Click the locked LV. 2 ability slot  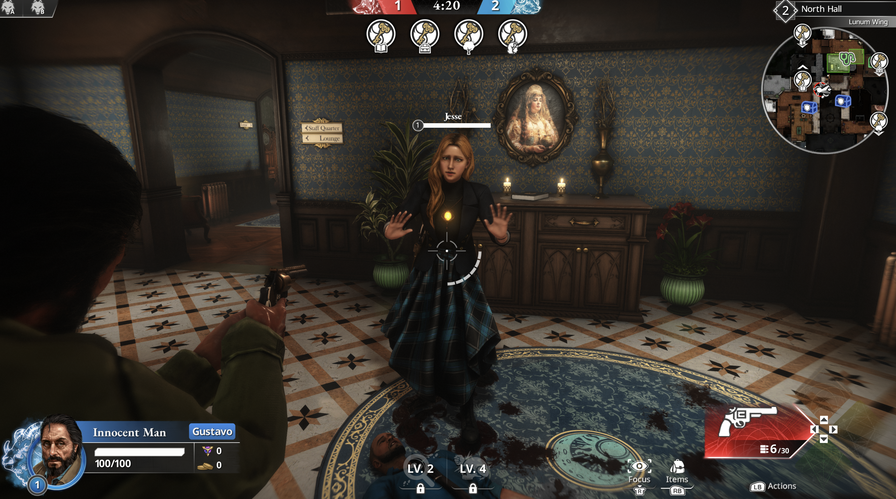pyautogui.click(x=420, y=477)
